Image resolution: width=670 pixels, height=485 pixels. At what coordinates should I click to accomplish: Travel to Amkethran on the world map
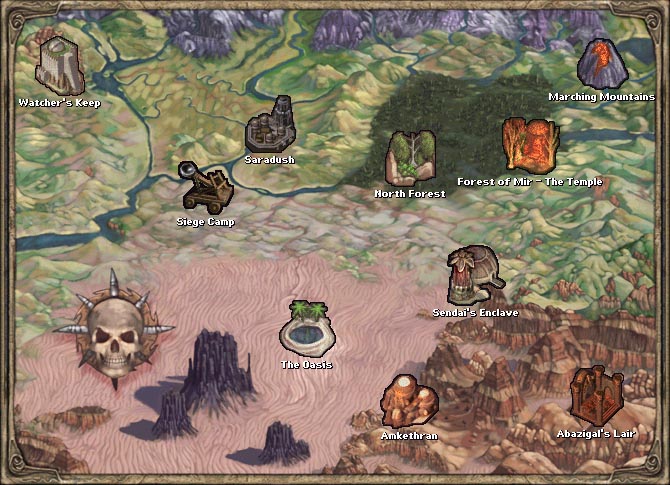[x=409, y=401]
